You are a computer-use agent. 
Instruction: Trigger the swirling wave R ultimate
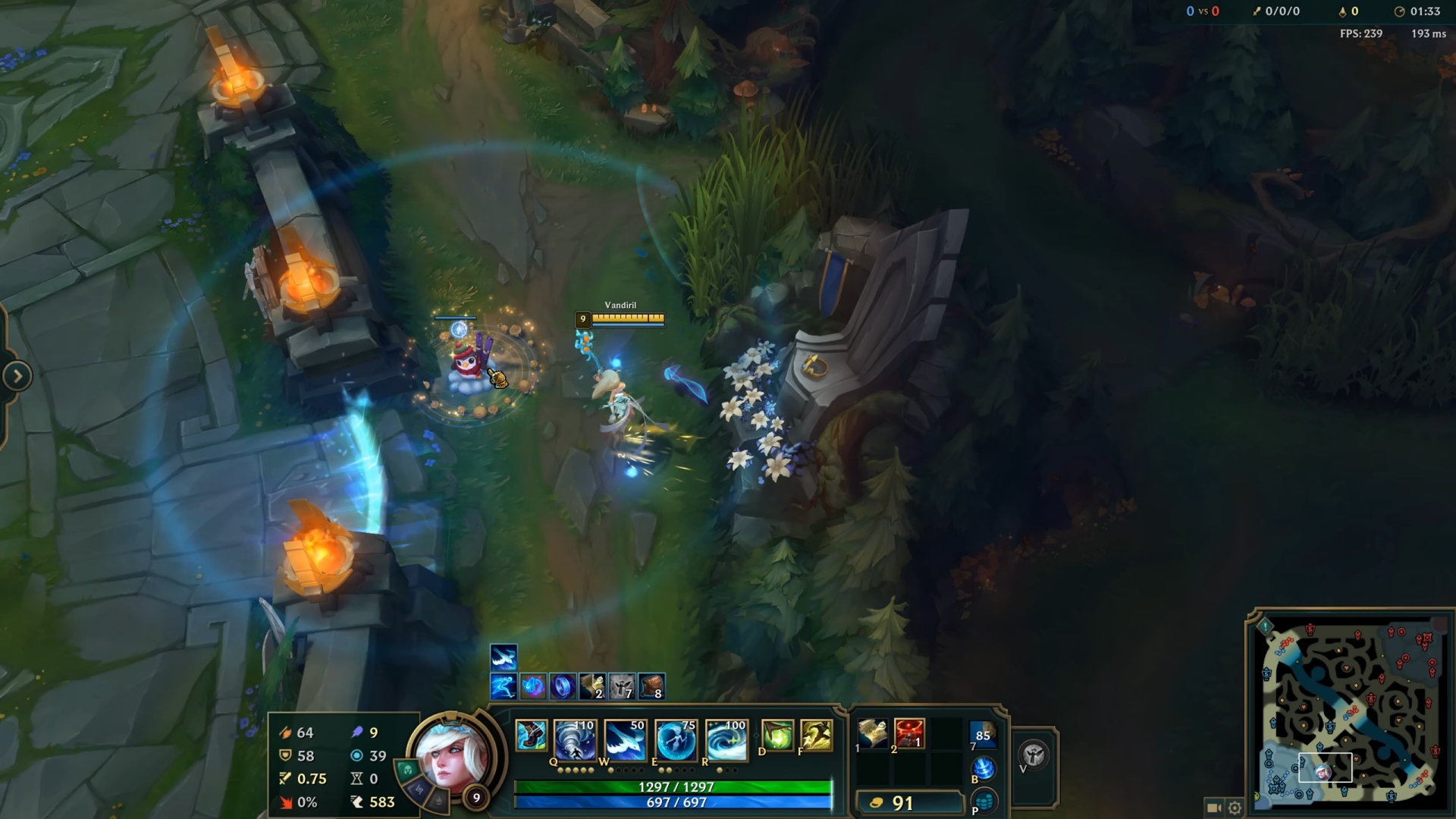(x=726, y=739)
